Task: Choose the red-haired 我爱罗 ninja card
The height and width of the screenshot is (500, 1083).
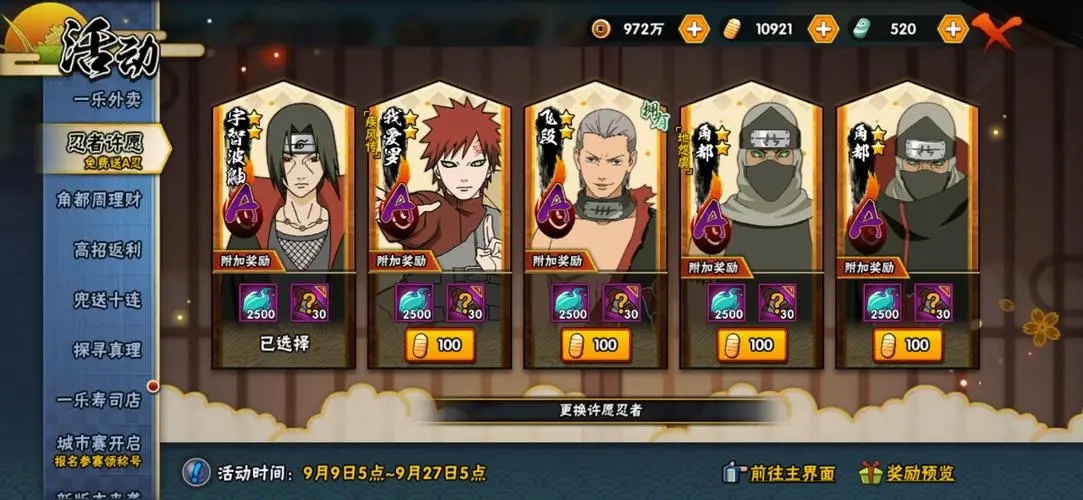Action: [x=439, y=180]
